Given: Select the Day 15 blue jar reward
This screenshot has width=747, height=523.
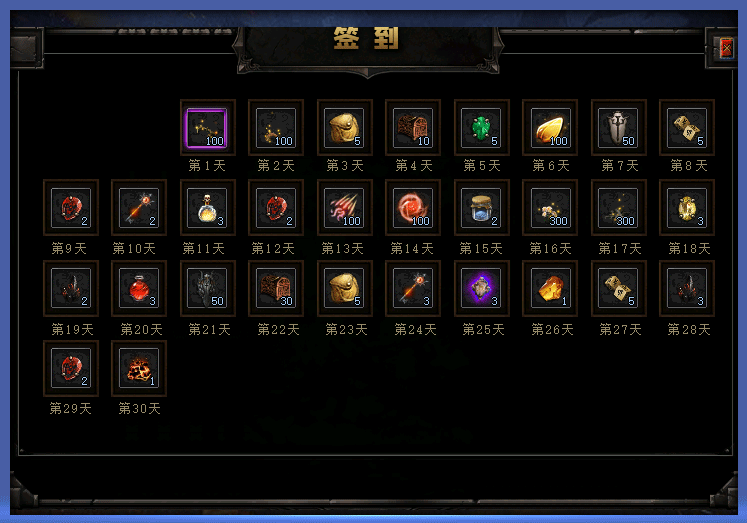Looking at the screenshot, I should click(x=481, y=208).
